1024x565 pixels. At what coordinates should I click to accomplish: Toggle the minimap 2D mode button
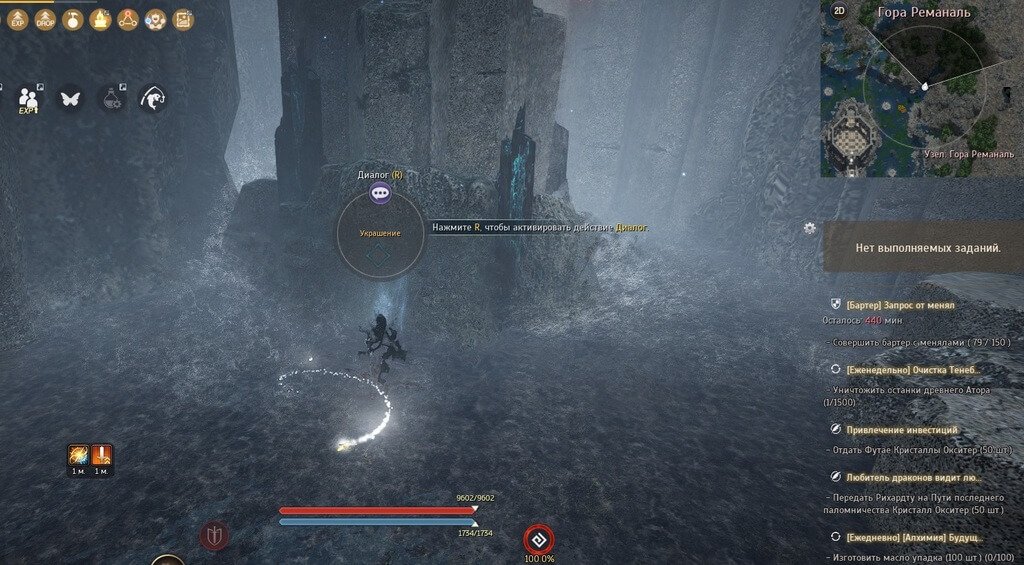point(838,11)
